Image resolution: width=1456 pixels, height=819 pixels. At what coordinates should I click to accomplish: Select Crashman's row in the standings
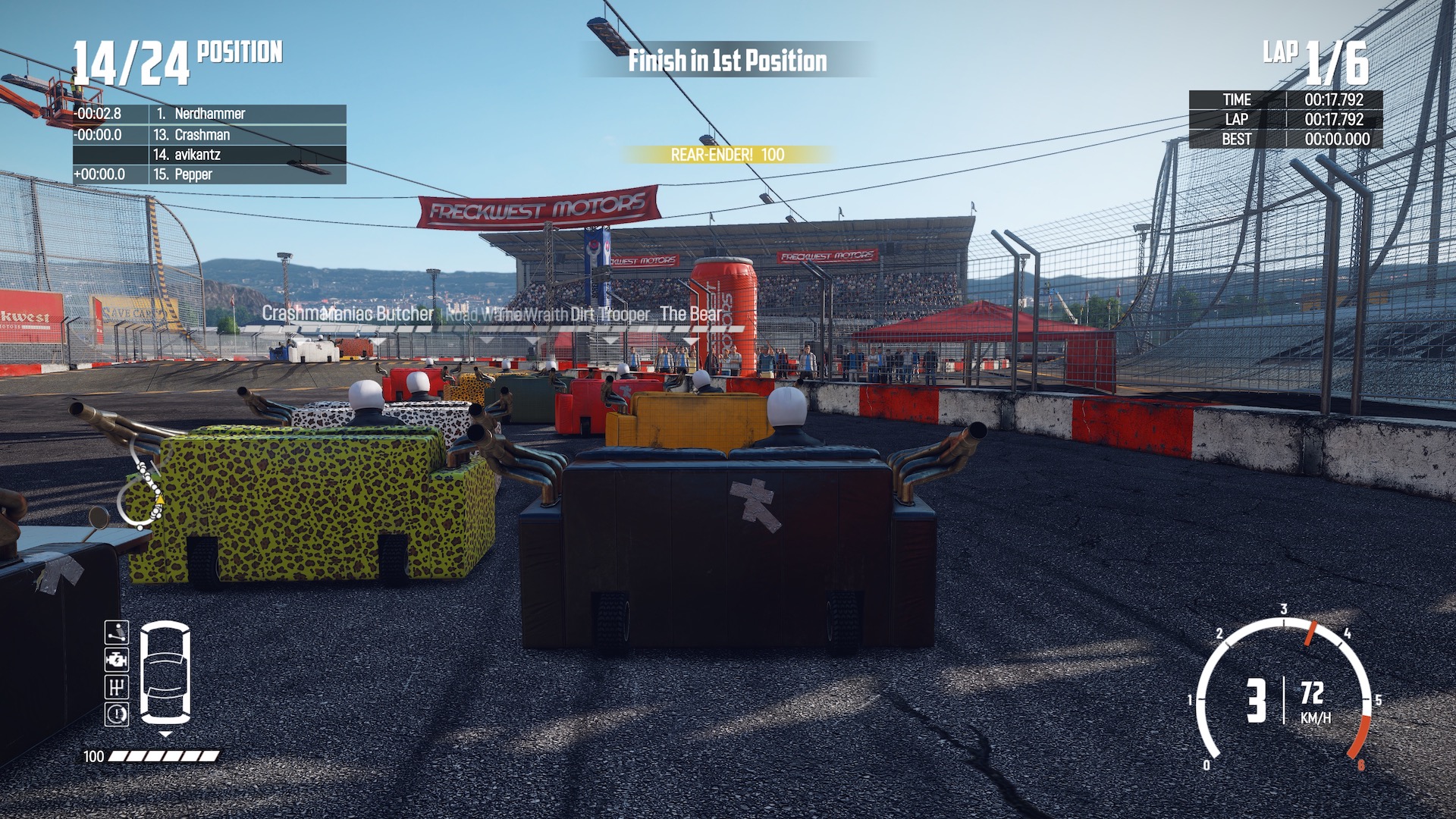pos(209,135)
